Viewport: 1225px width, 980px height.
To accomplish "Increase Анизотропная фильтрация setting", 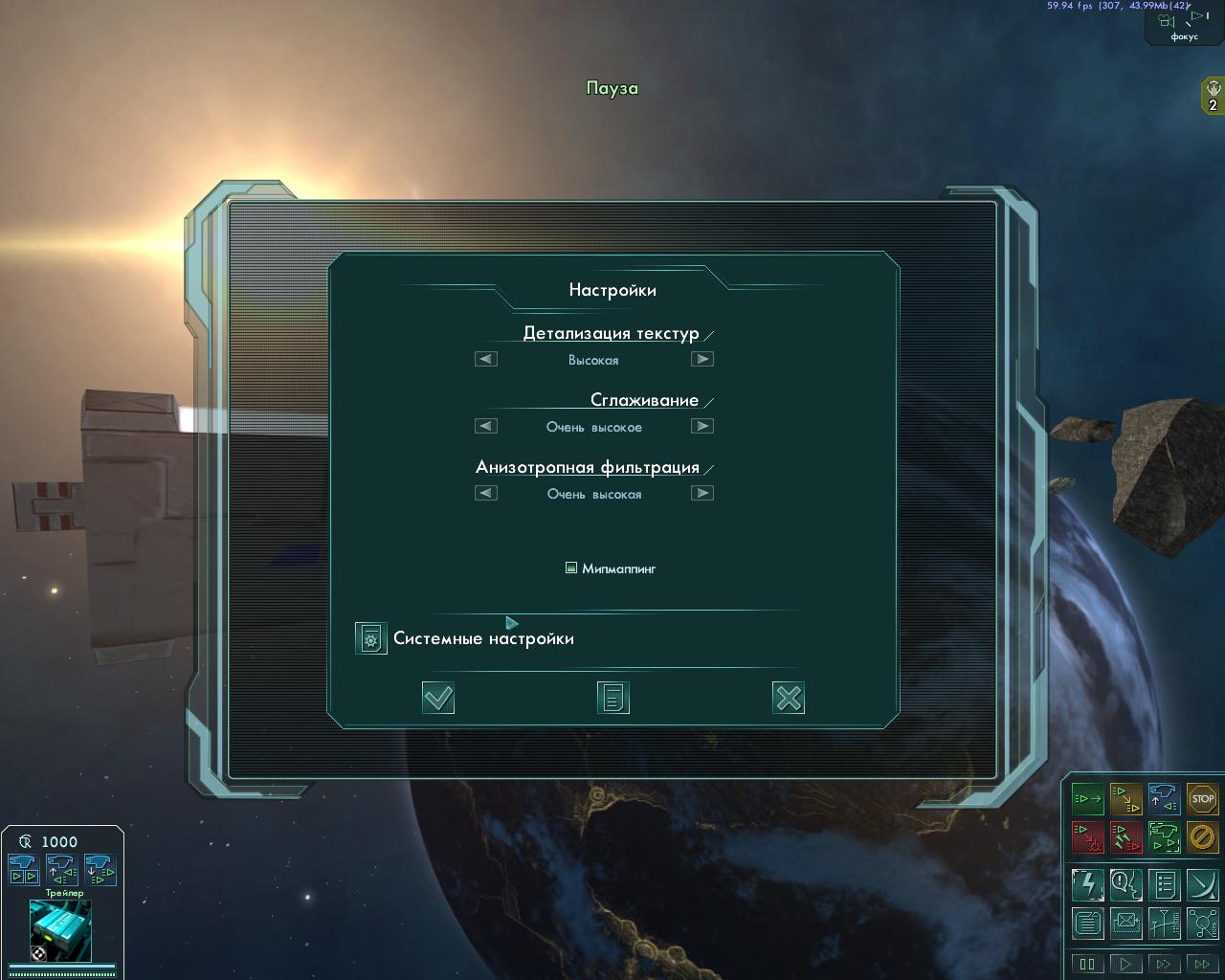I will [x=702, y=493].
